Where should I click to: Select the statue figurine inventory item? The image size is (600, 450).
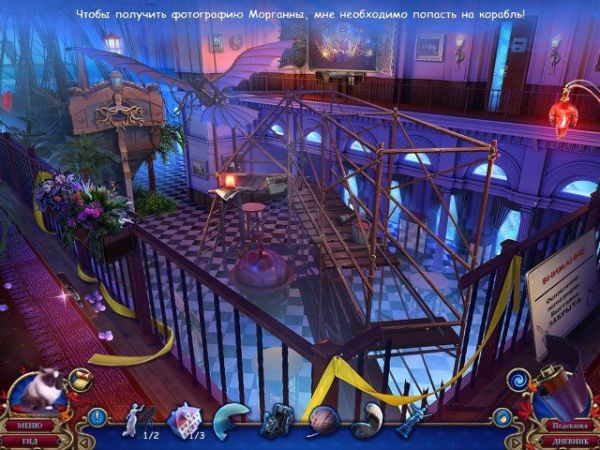pos(134,420)
